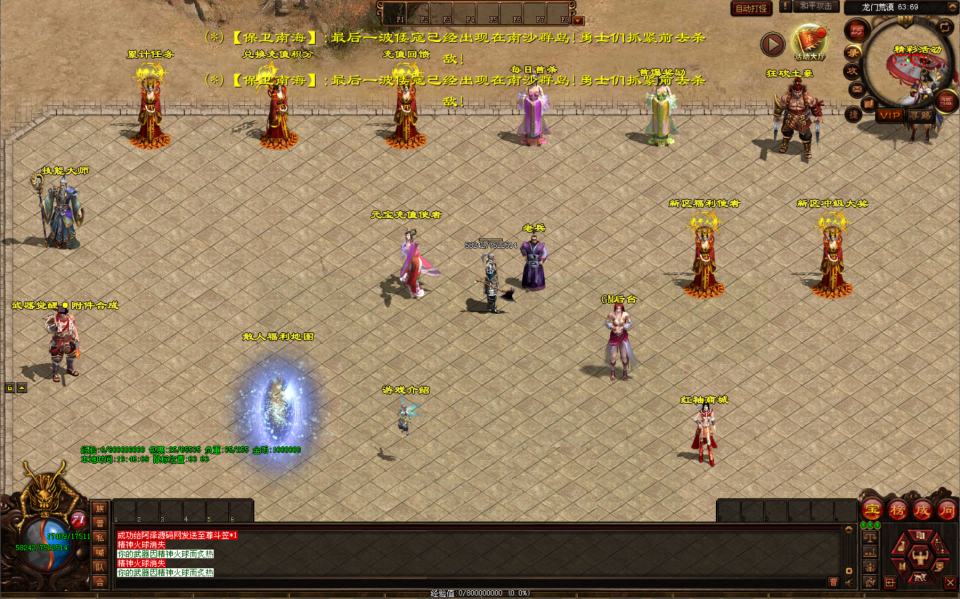Open the 活动大厅 activity hall icon

coord(810,41)
